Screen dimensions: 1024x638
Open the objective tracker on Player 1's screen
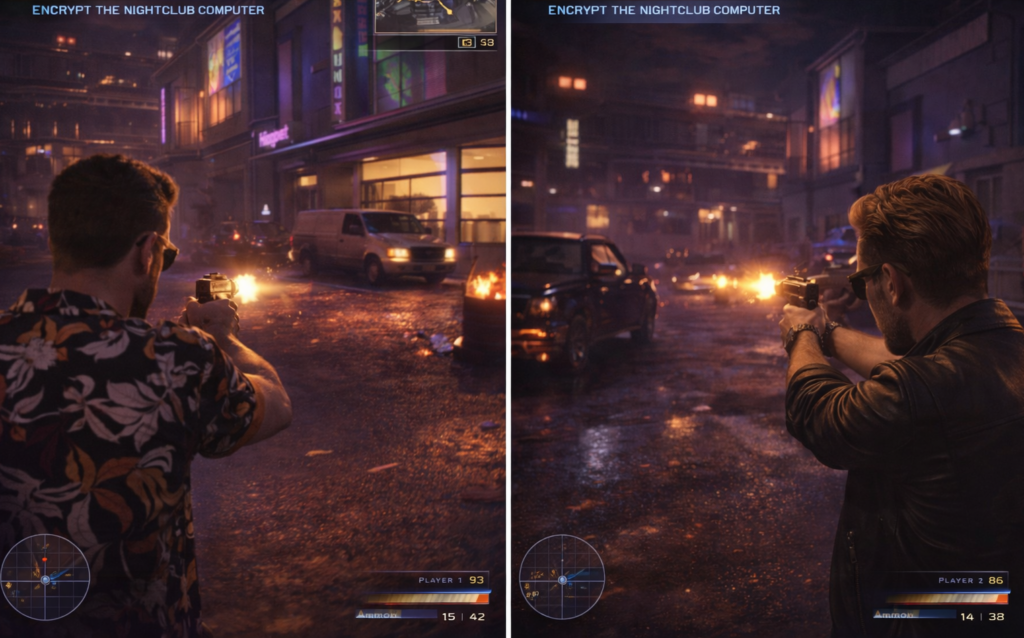(148, 10)
